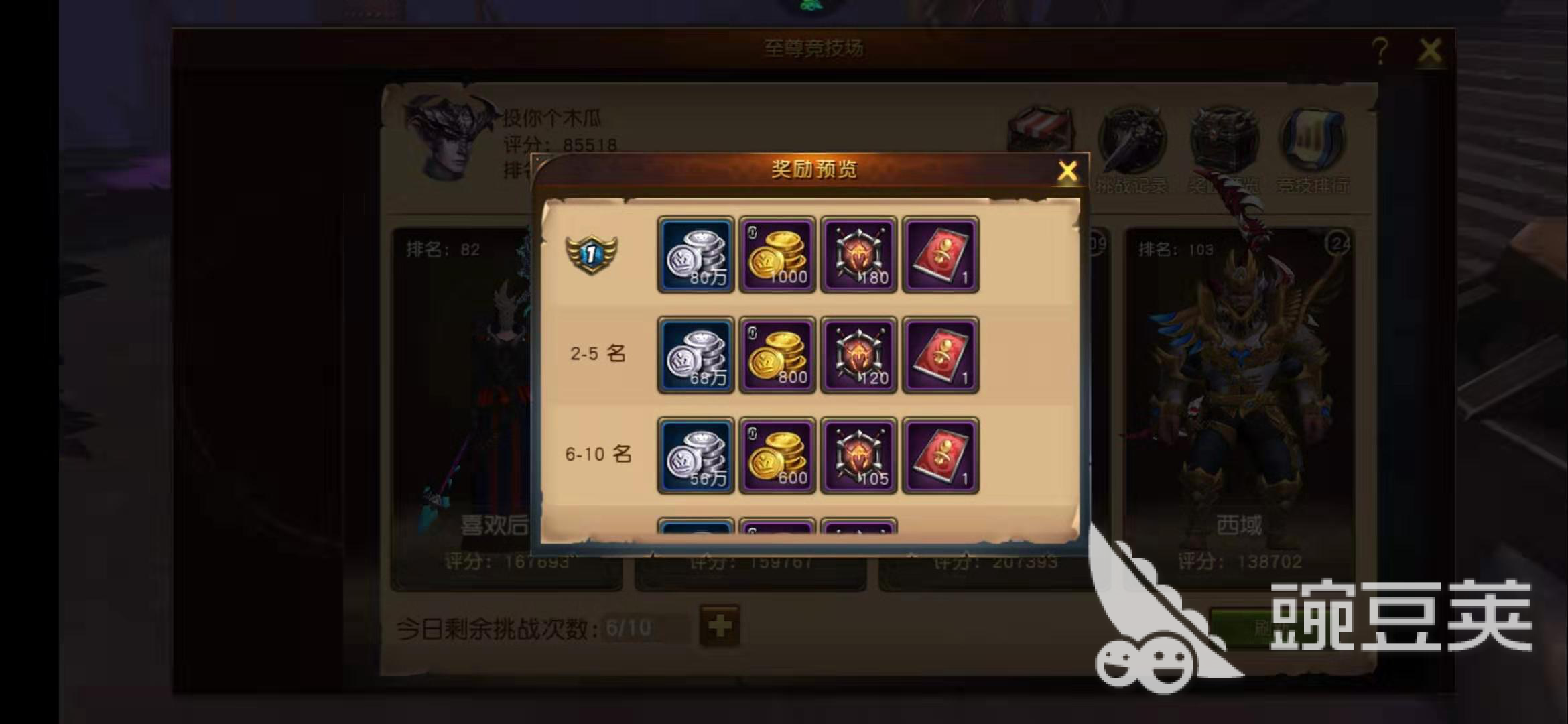Click the 80万 silver coin reward icon
This screenshot has width=1568, height=724.
(695, 255)
